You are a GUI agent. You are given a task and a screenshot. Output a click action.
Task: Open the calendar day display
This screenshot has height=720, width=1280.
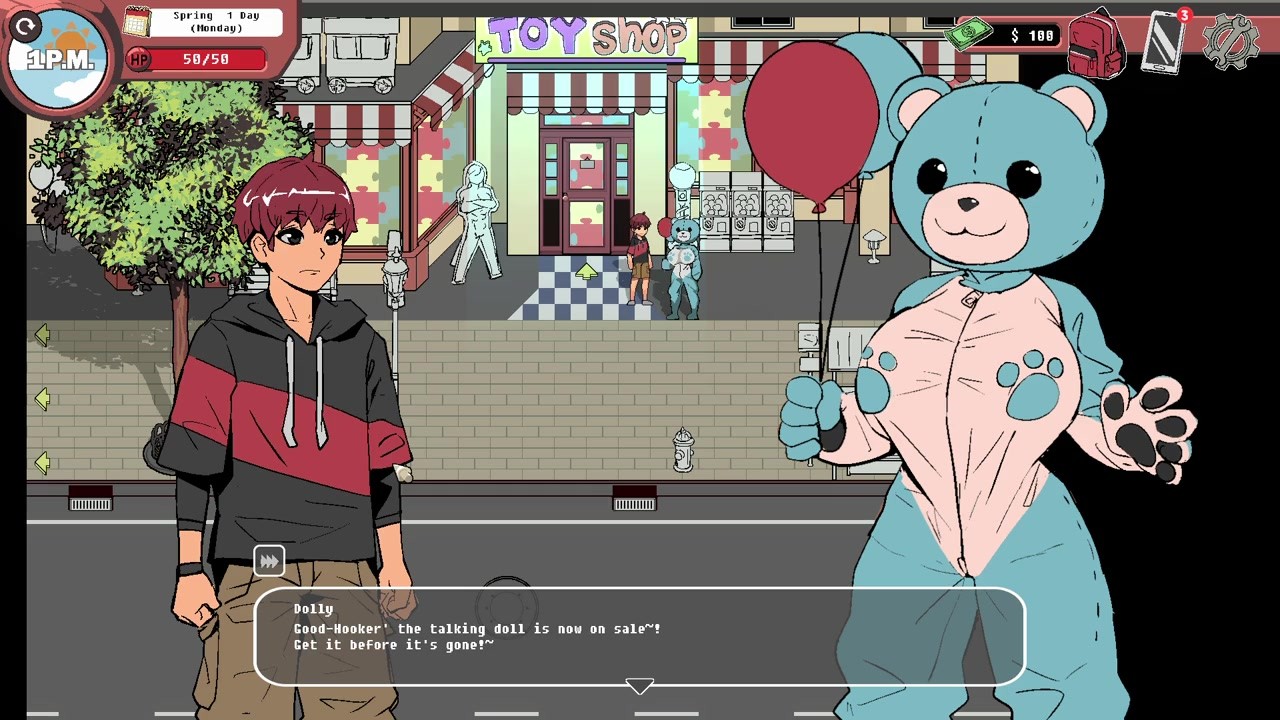point(137,21)
